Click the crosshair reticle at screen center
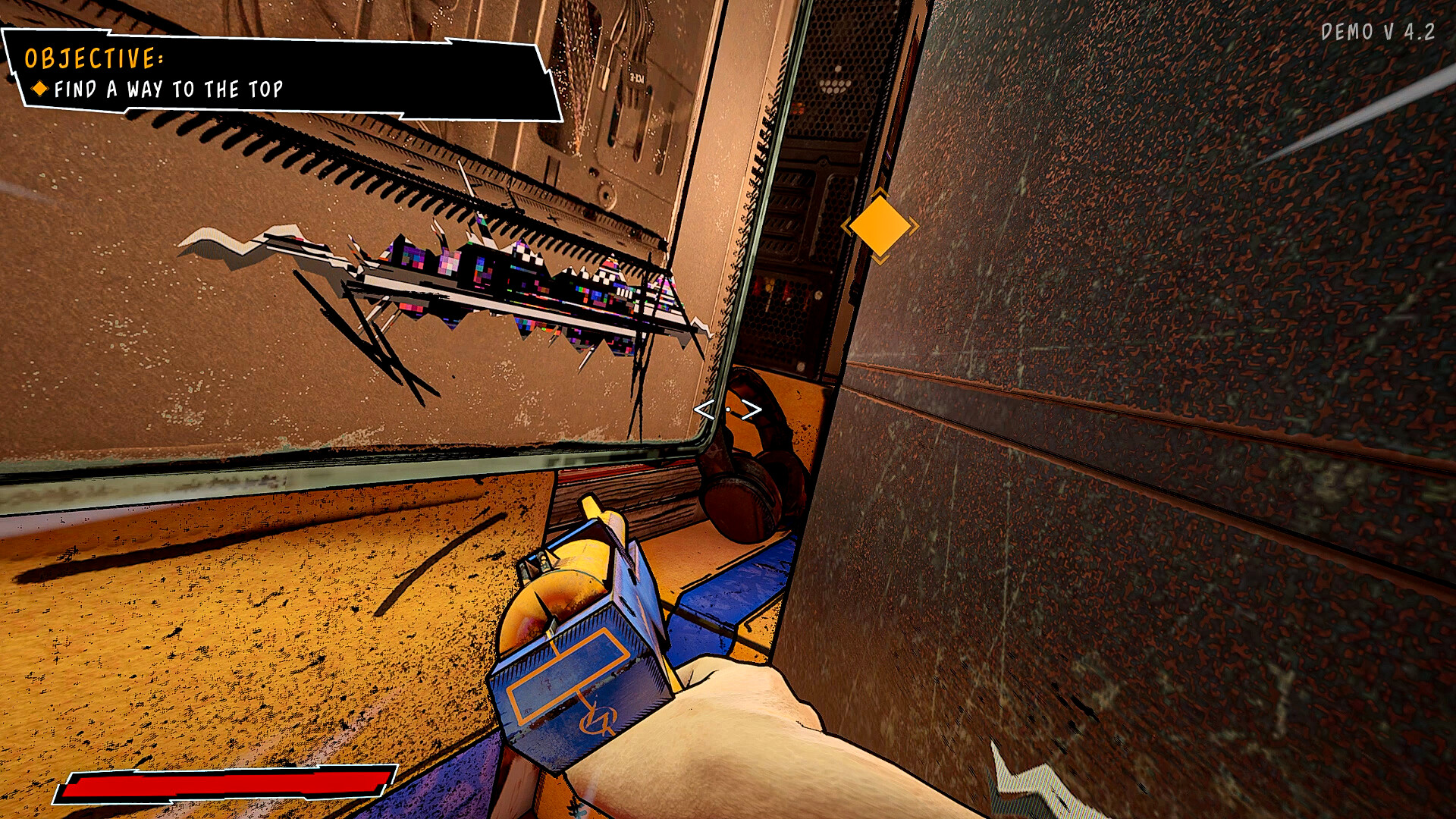Viewport: 1456px width, 819px height. [x=726, y=408]
